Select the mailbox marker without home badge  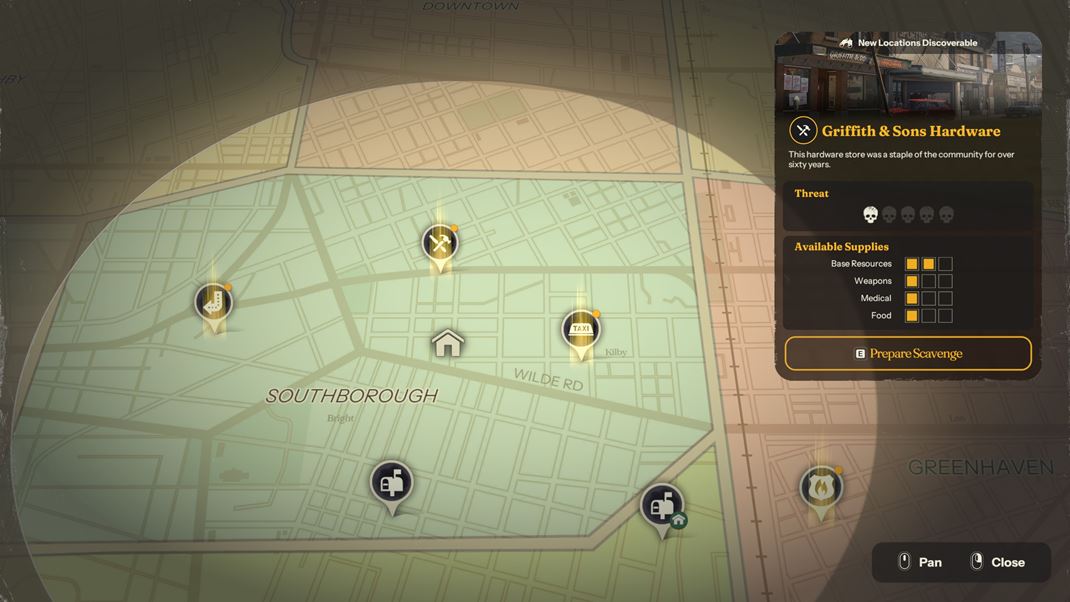[x=391, y=483]
